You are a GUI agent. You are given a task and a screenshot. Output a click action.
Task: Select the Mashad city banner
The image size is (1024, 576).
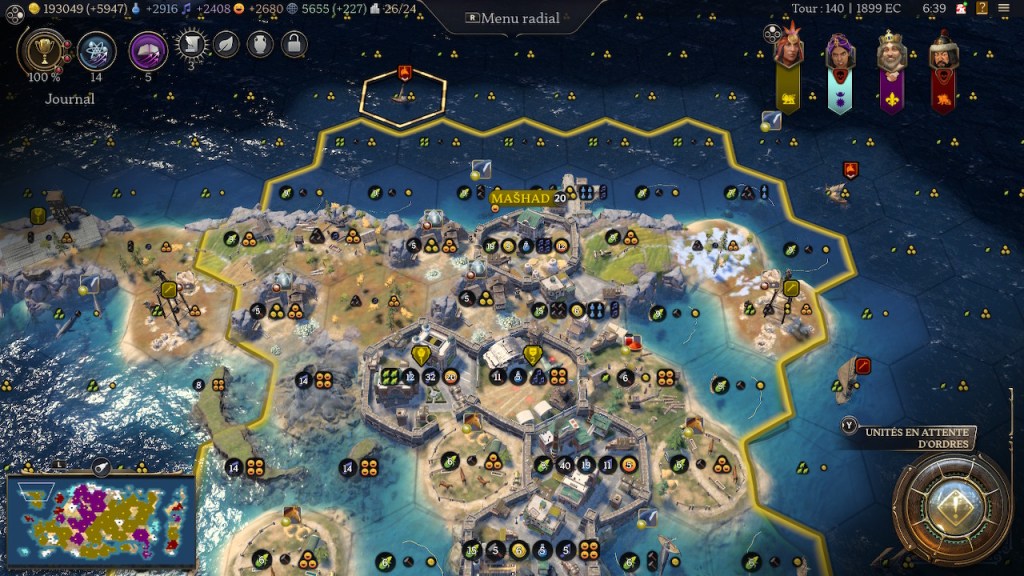(521, 198)
